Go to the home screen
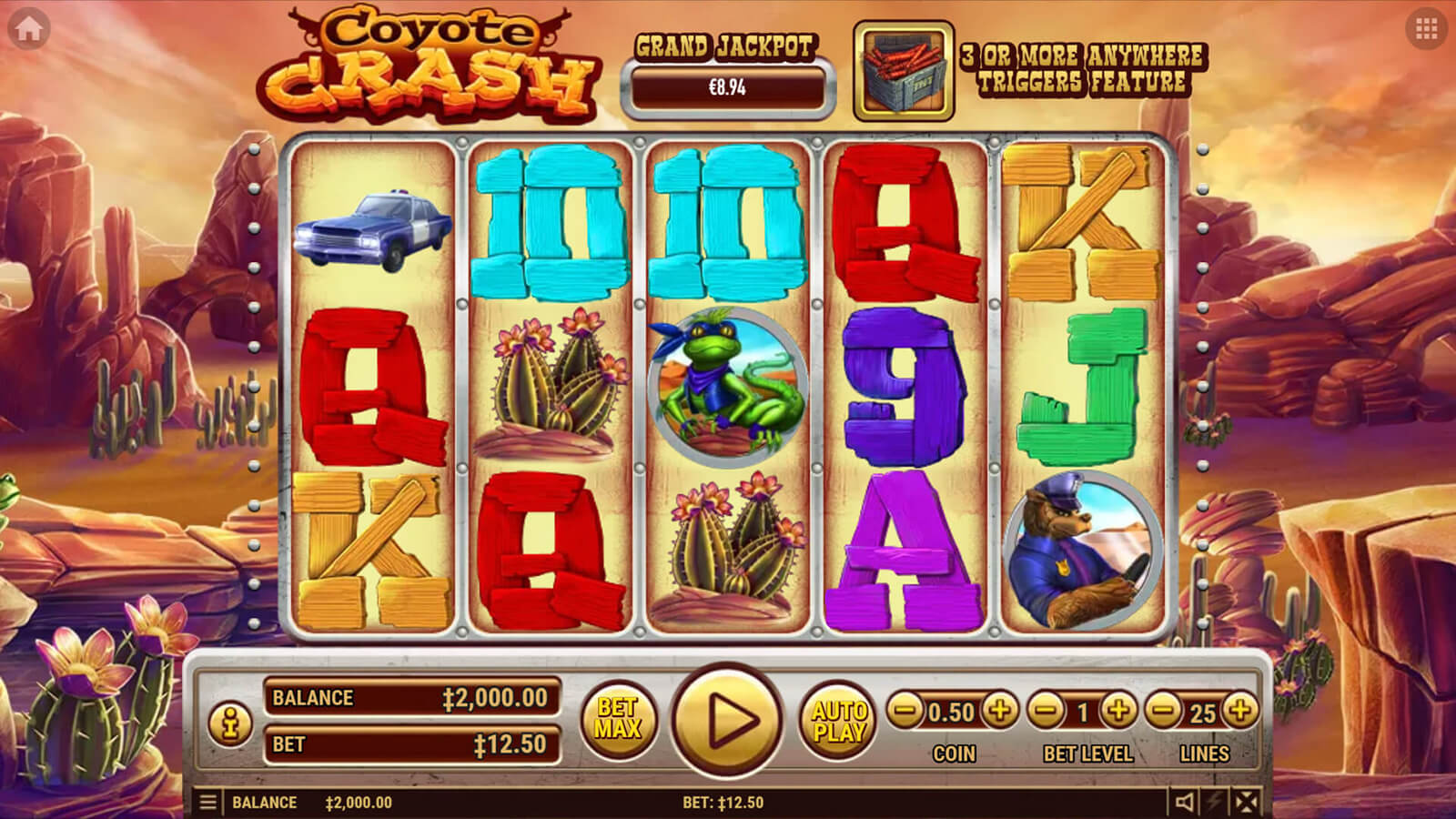1456x819 pixels. (x=28, y=30)
